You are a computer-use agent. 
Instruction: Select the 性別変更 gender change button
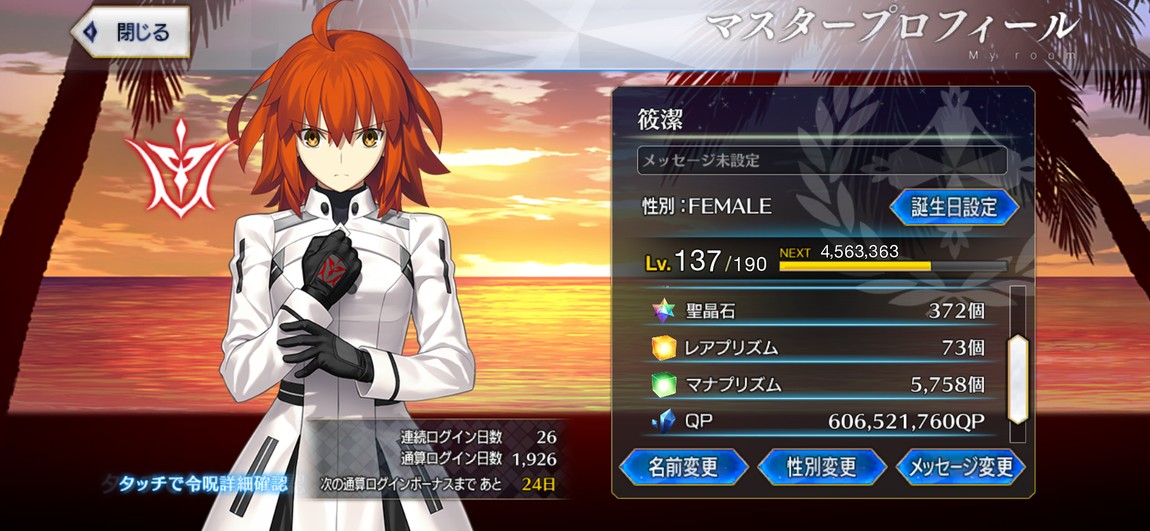pyautogui.click(x=822, y=466)
